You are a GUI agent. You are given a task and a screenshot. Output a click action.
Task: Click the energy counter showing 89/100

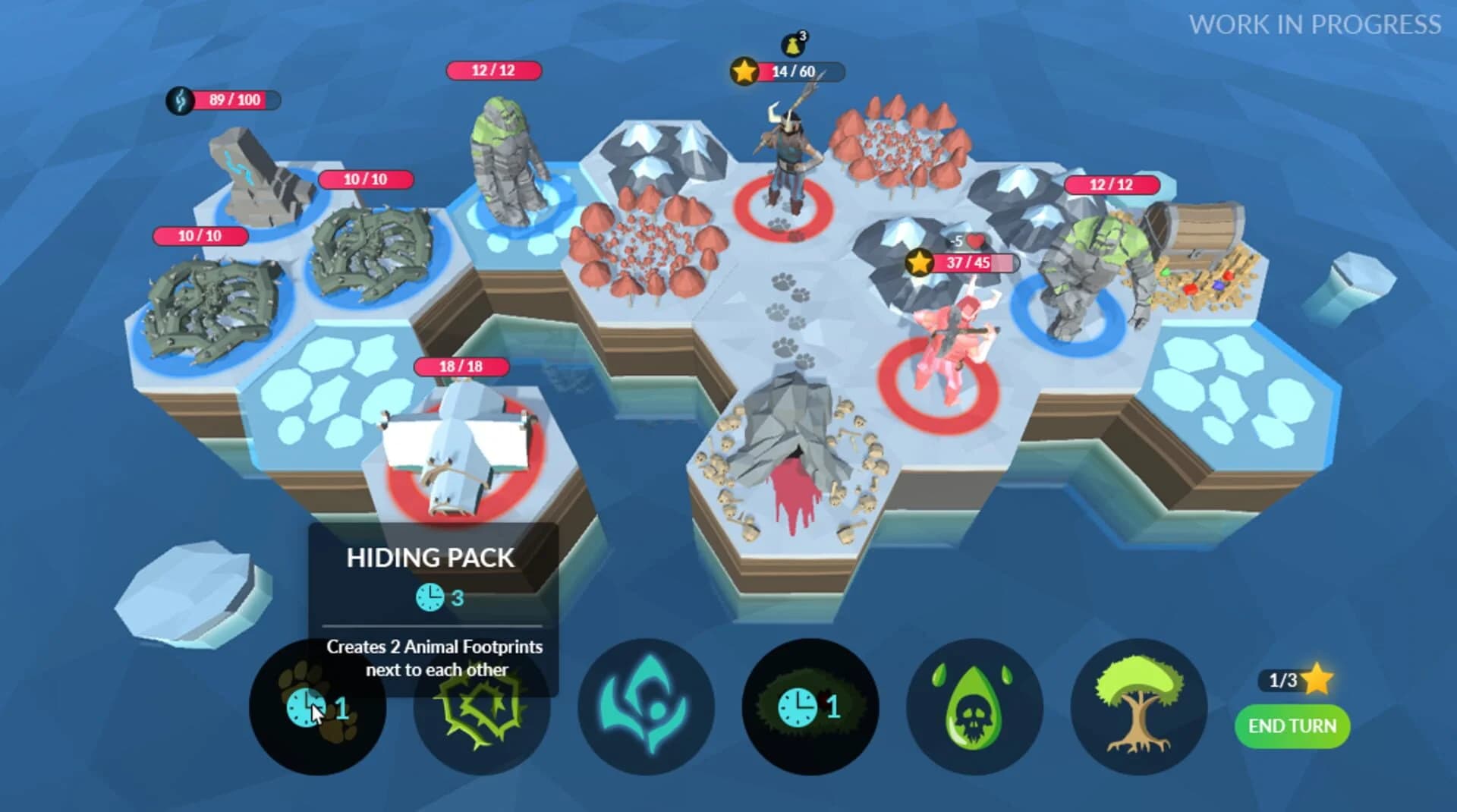tap(222, 98)
